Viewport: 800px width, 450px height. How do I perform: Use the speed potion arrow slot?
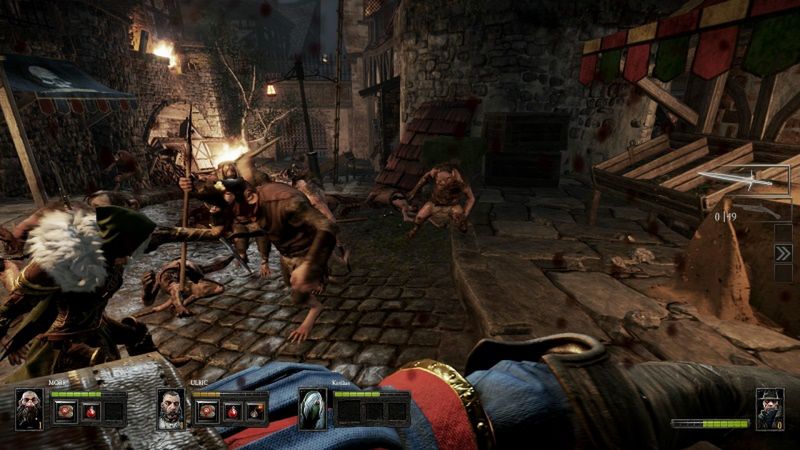tap(783, 253)
